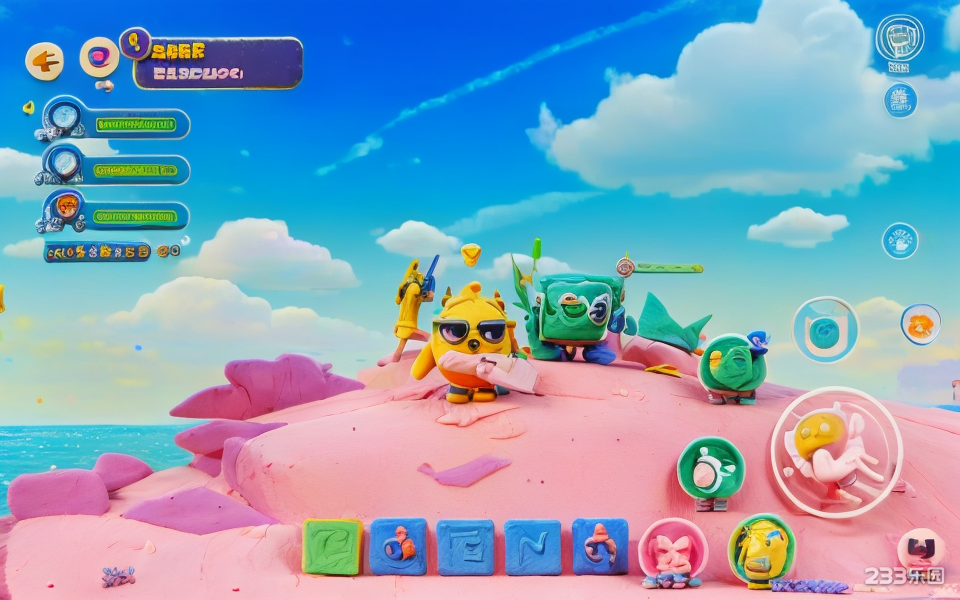Click the orange back arrow button

click(x=44, y=61)
